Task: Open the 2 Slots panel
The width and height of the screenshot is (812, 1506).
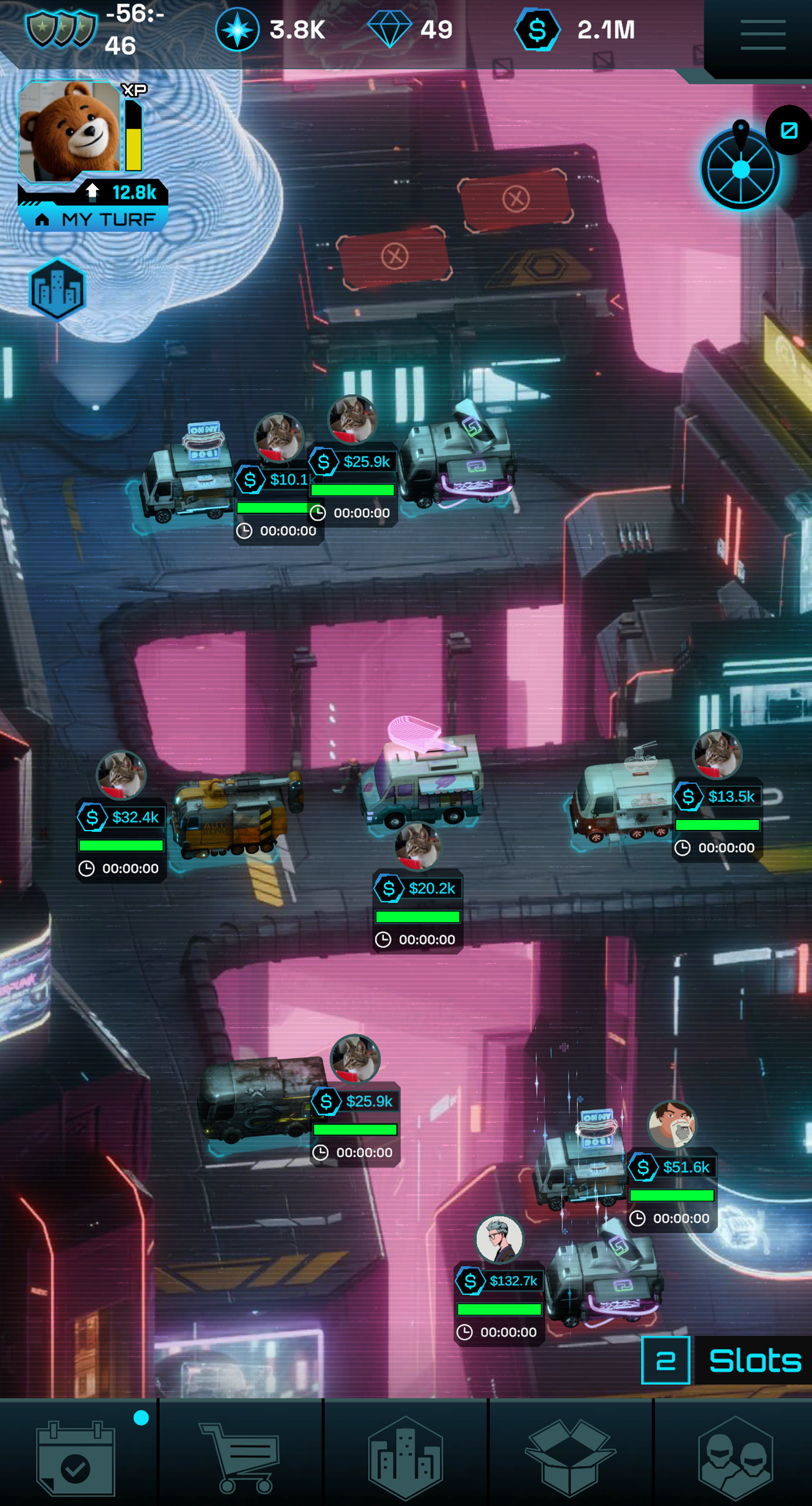Action: coord(726,1360)
